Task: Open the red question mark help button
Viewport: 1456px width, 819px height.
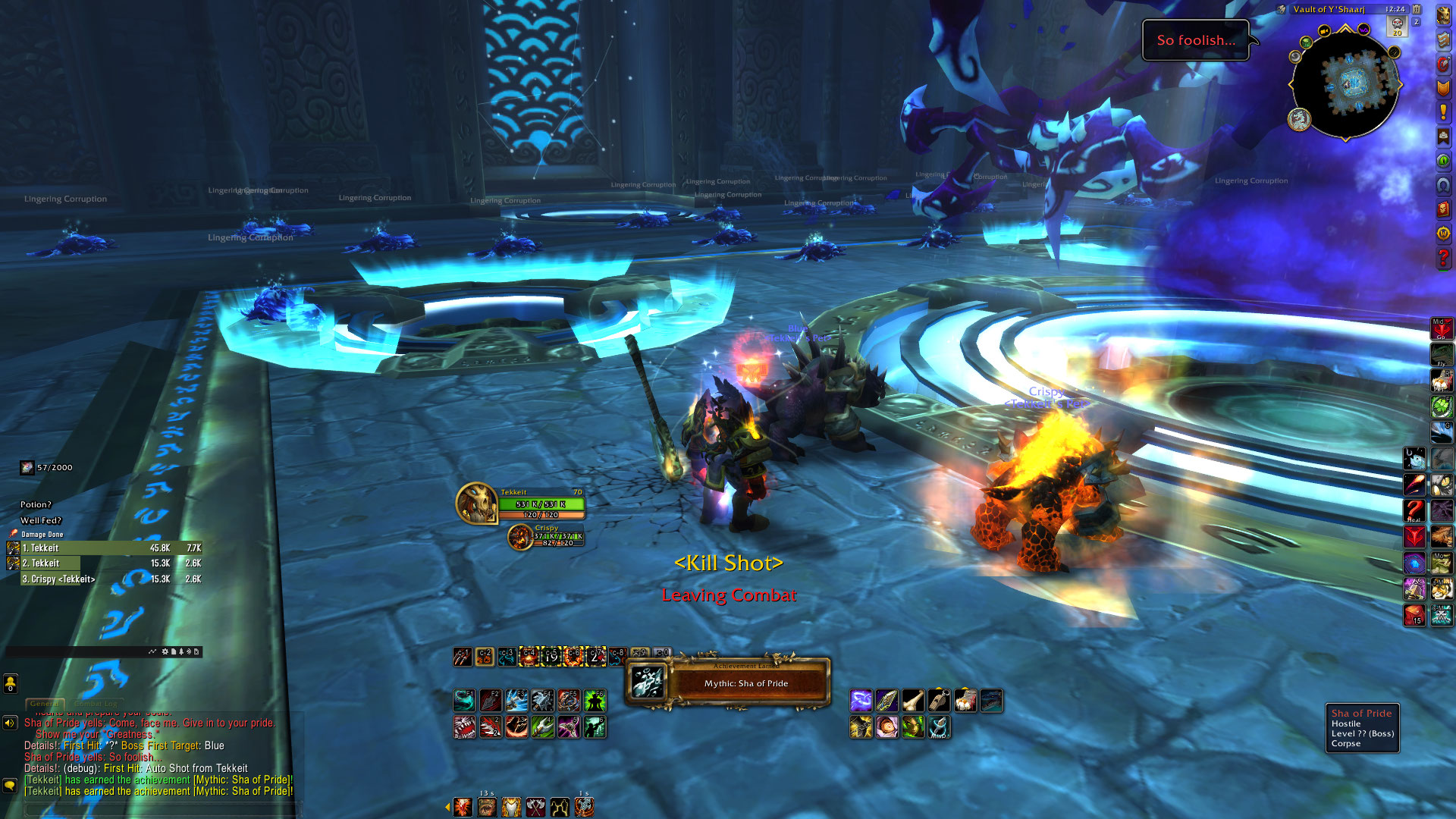Action: coord(1443,259)
